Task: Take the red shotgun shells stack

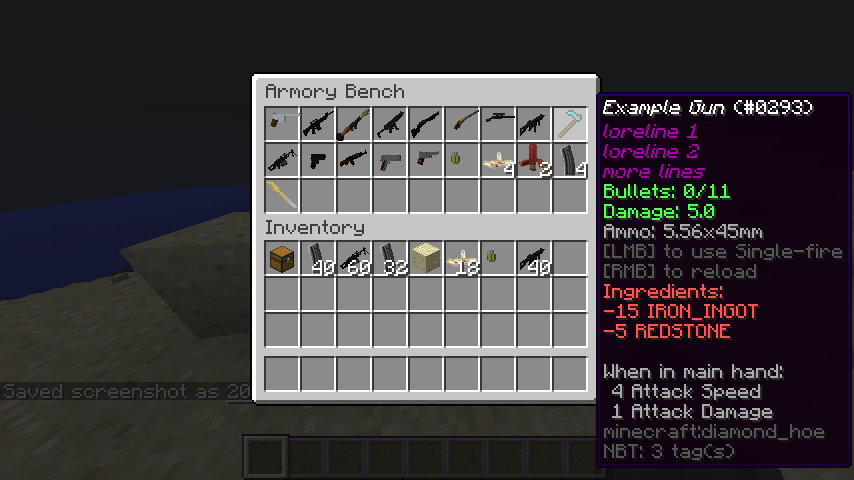Action: [x=534, y=160]
